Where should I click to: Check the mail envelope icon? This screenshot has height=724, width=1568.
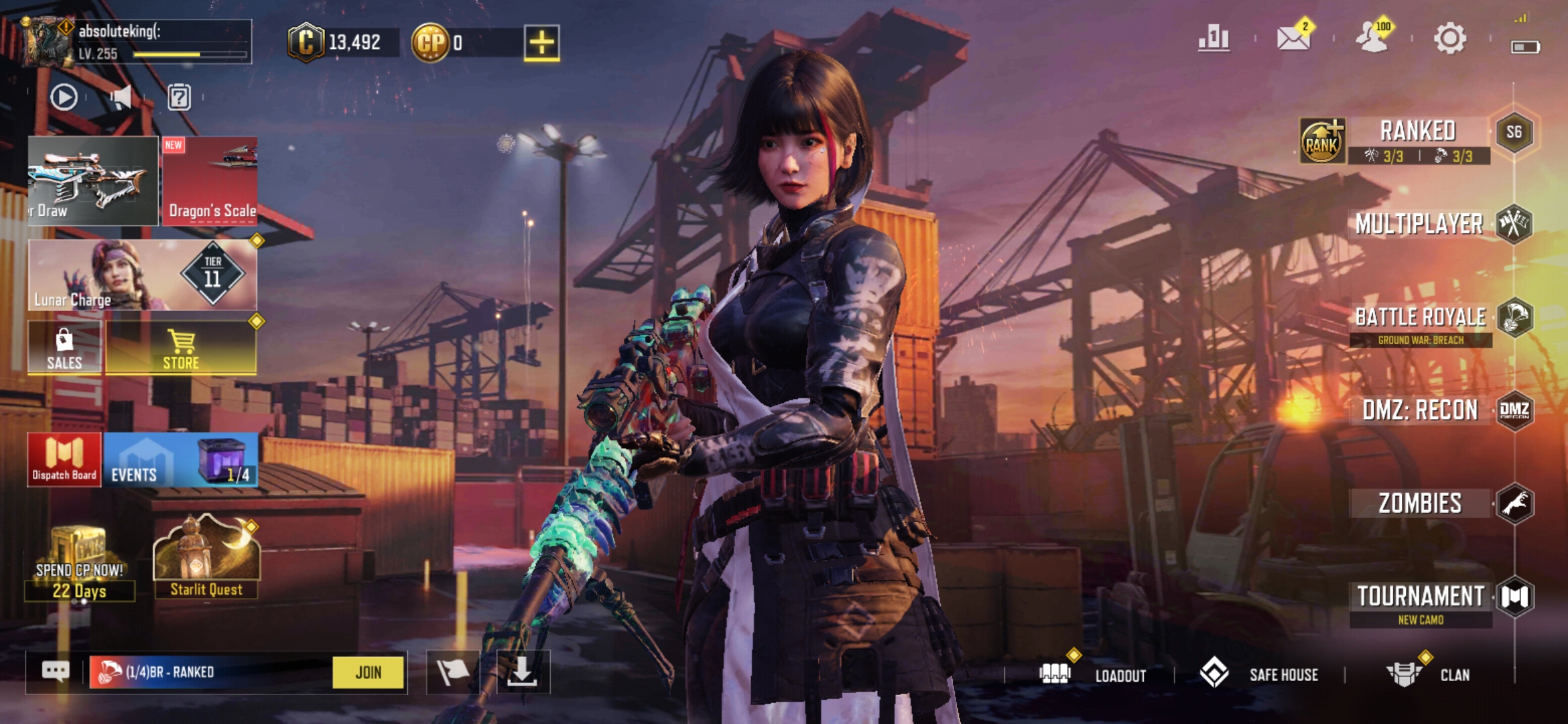coord(1293,39)
